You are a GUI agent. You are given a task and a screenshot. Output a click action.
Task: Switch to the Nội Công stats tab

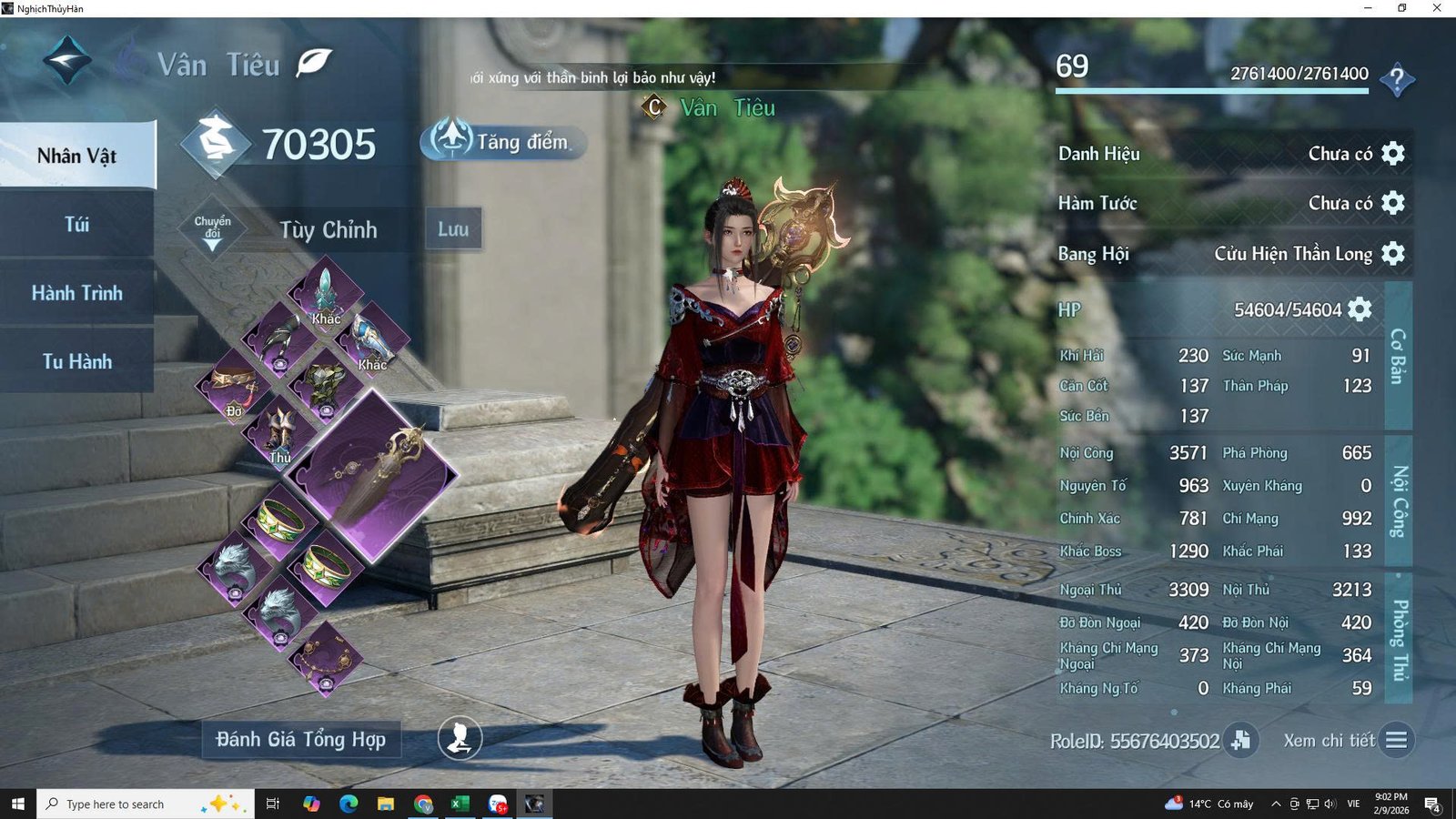[x=1399, y=502]
